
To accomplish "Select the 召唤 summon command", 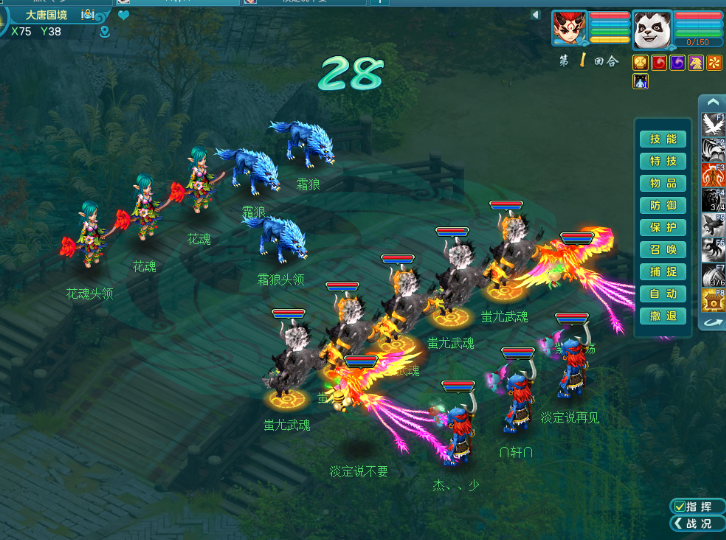I will coord(662,249).
